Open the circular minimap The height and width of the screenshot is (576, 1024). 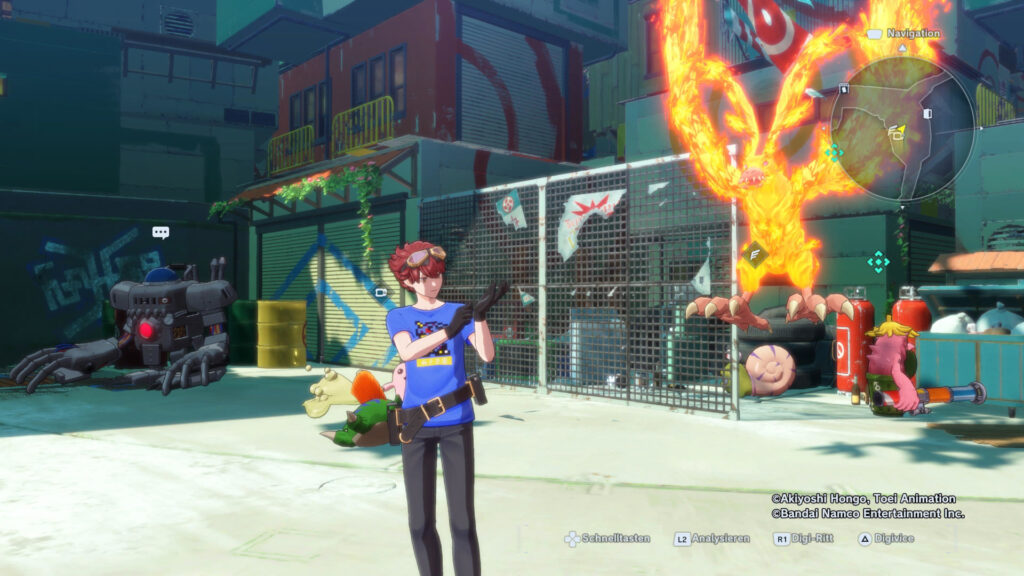(902, 127)
